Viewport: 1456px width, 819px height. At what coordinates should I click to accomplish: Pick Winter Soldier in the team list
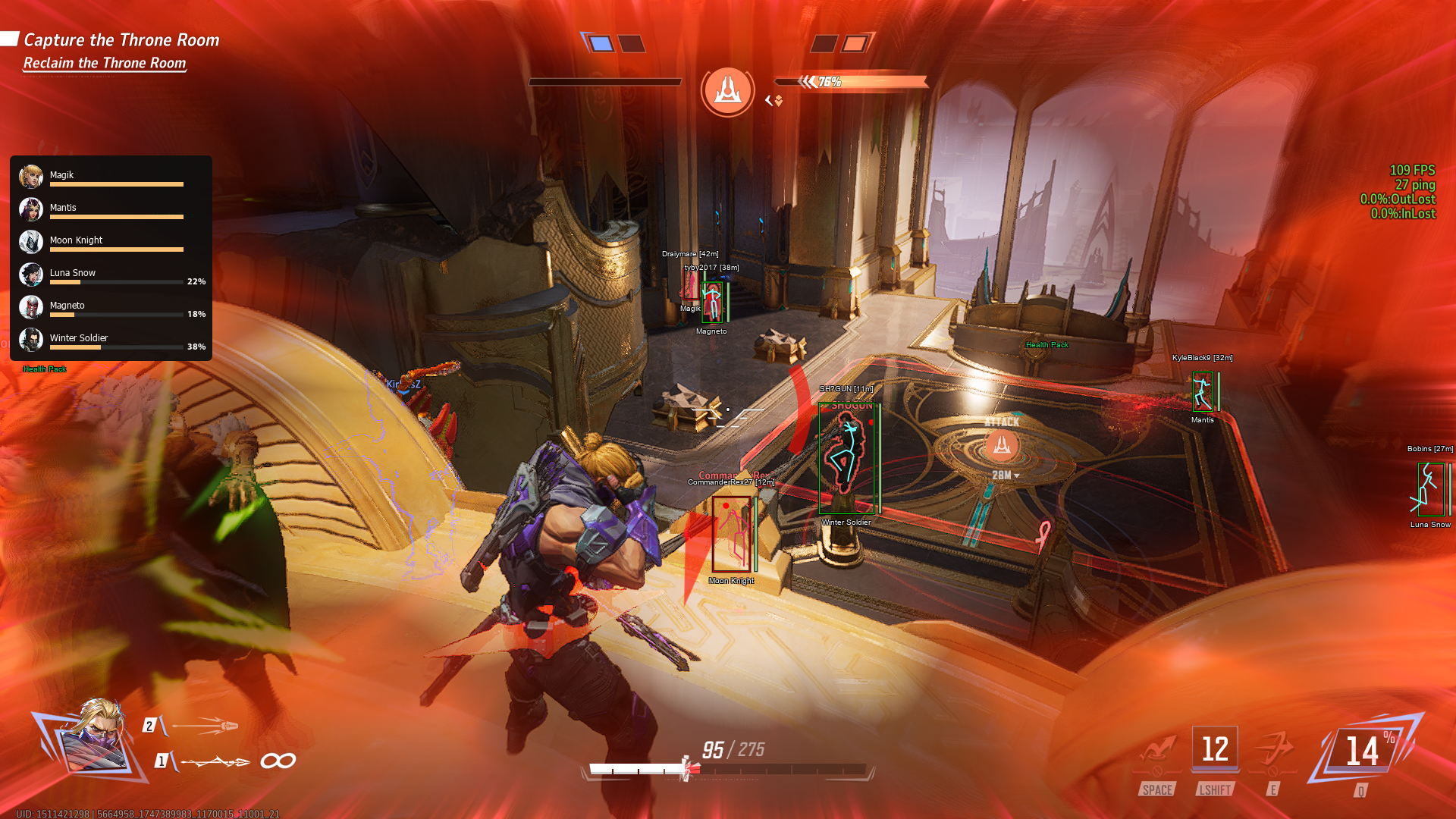(111, 340)
